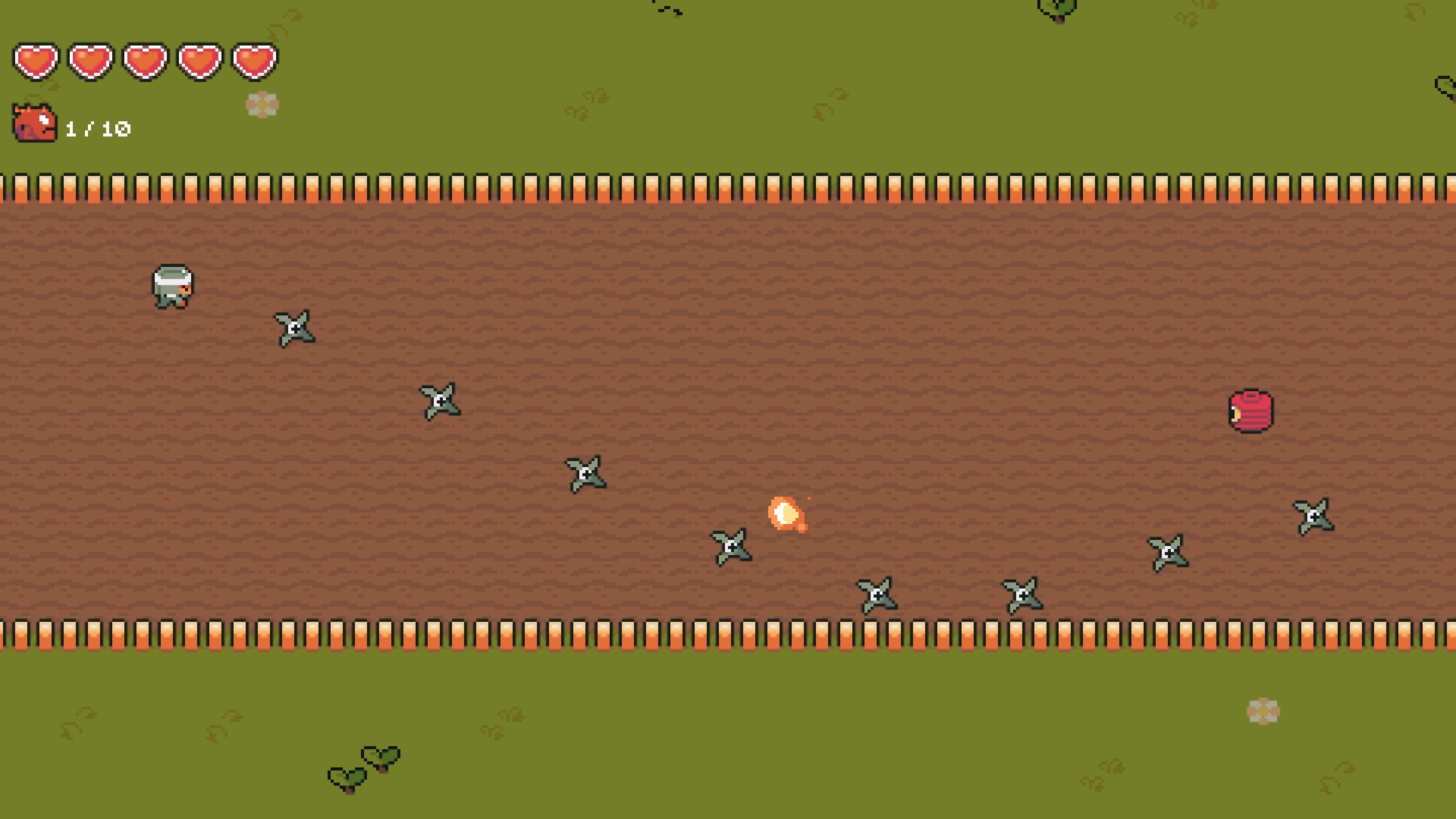Click the fourth heart in the health bar
1456x819 pixels.
pyautogui.click(x=199, y=62)
